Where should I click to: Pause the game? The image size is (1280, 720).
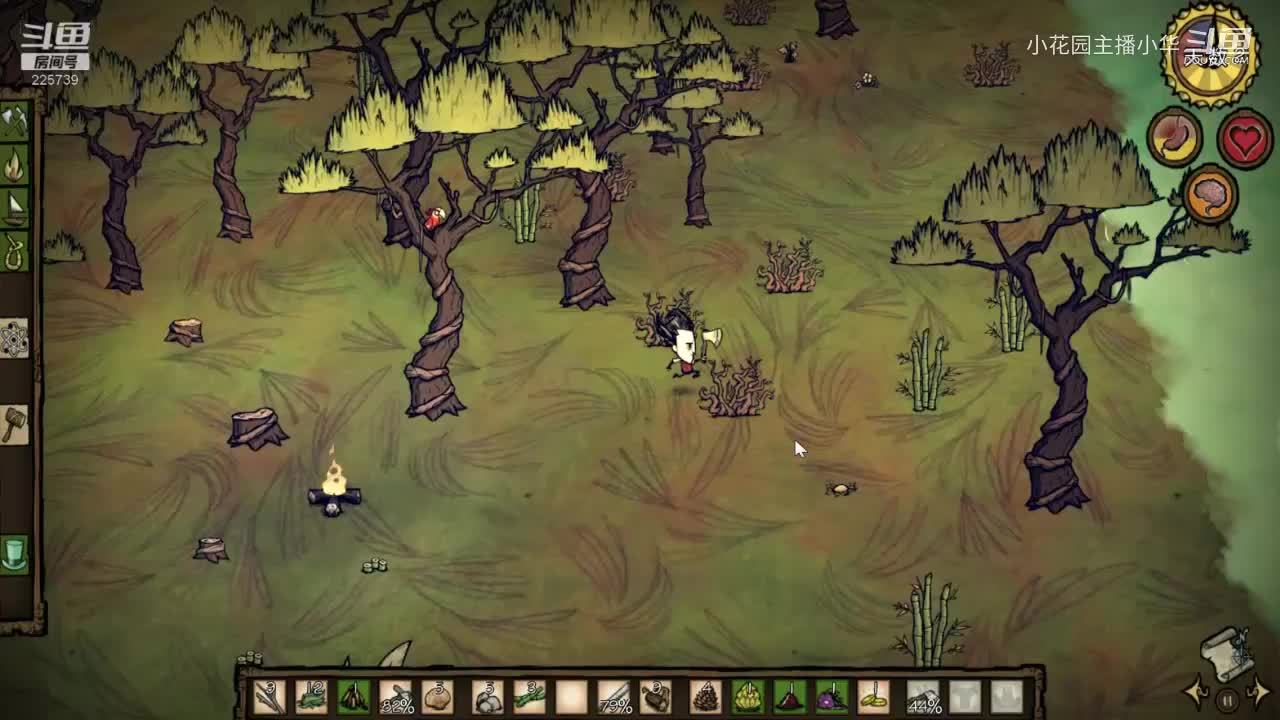pos(1227,699)
